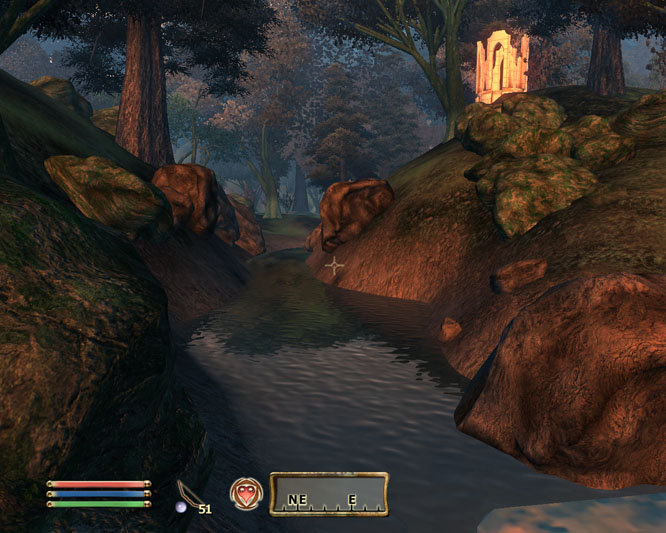Click the compass bar showing NE and E
Viewport: 666px width, 533px height.
pyautogui.click(x=328, y=494)
